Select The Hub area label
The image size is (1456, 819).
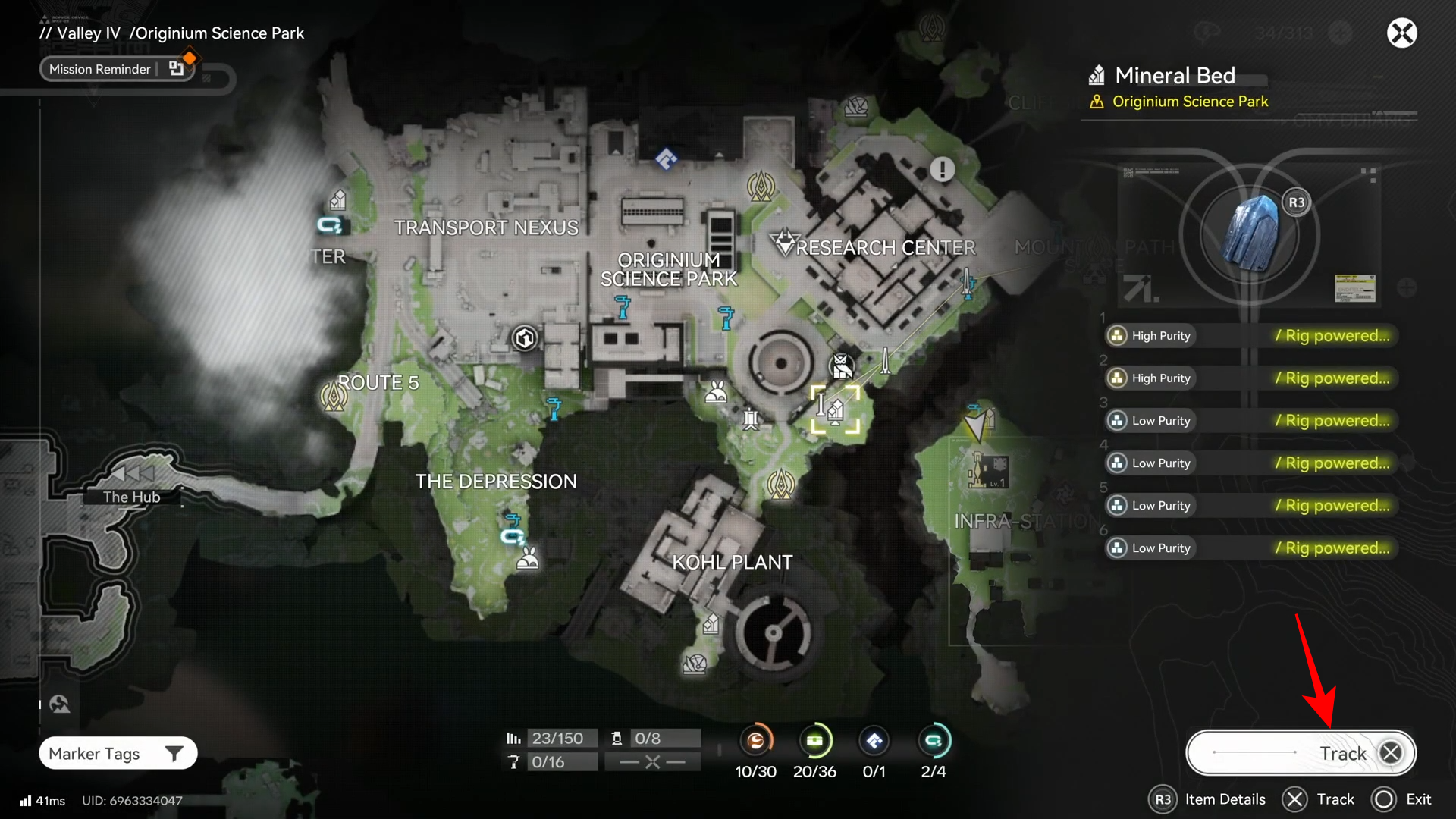pyautogui.click(x=131, y=497)
